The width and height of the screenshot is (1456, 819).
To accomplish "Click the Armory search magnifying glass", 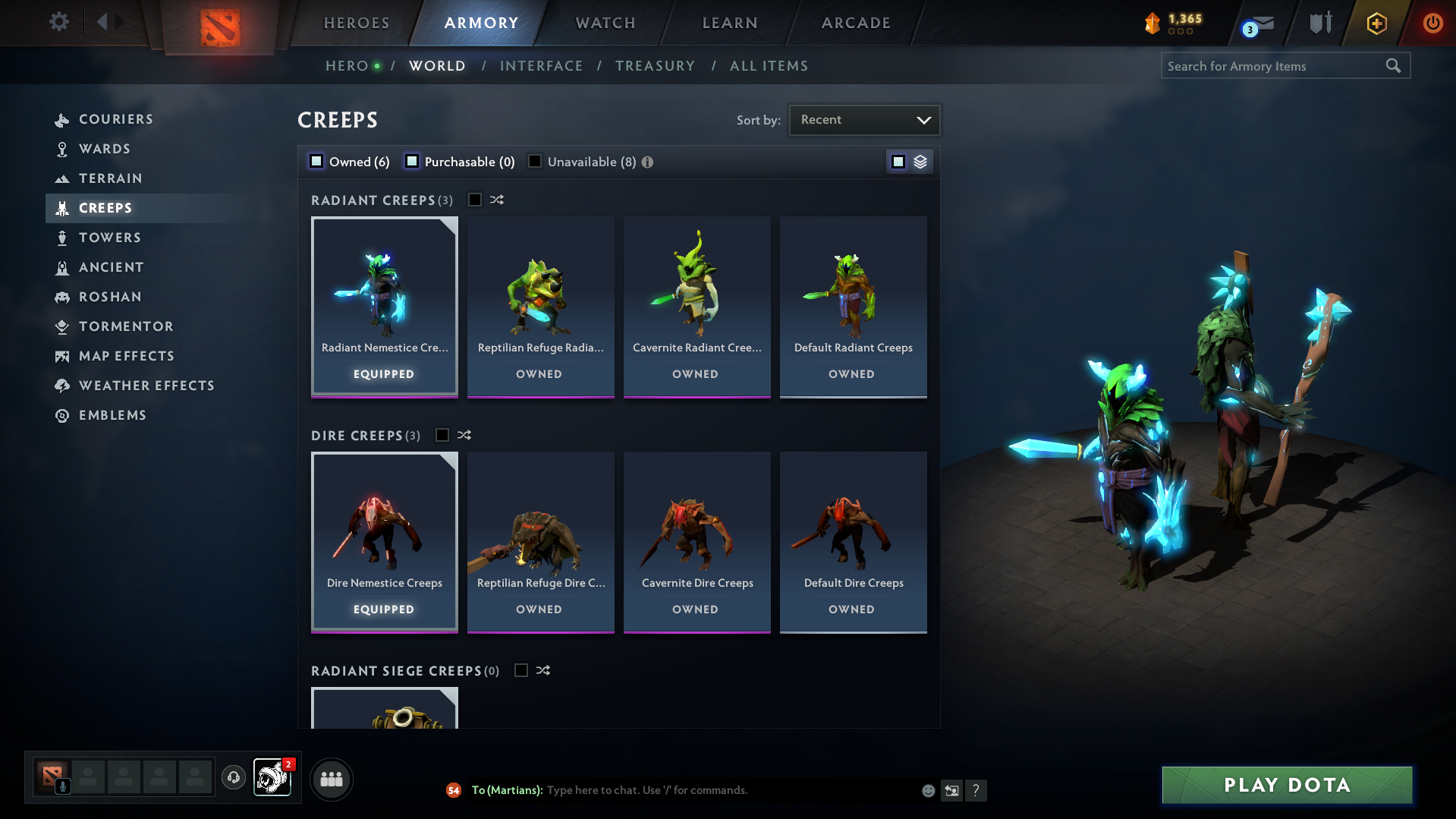I will (1393, 65).
